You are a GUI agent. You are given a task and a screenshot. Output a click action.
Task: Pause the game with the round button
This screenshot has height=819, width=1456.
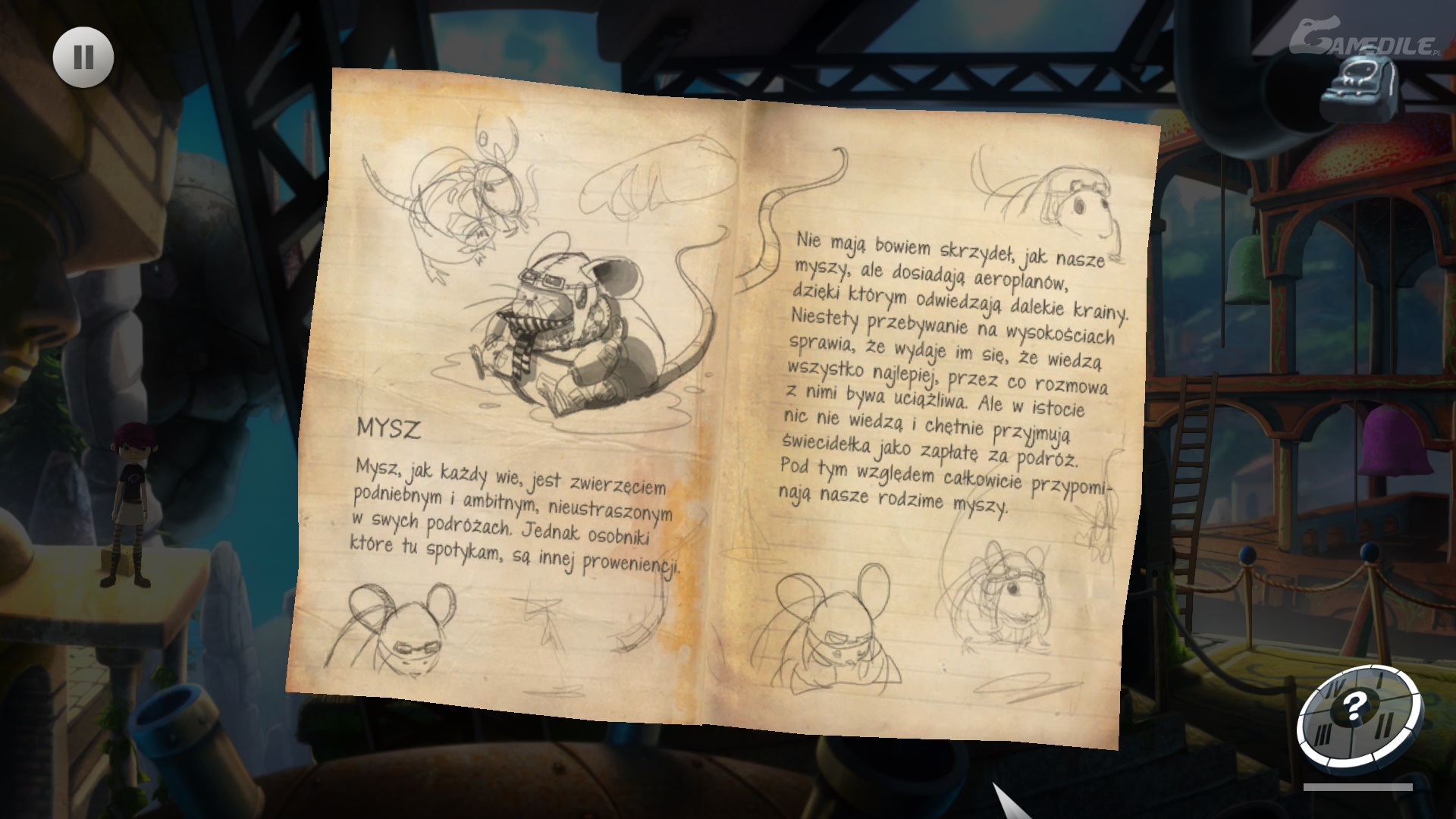pos(83,58)
